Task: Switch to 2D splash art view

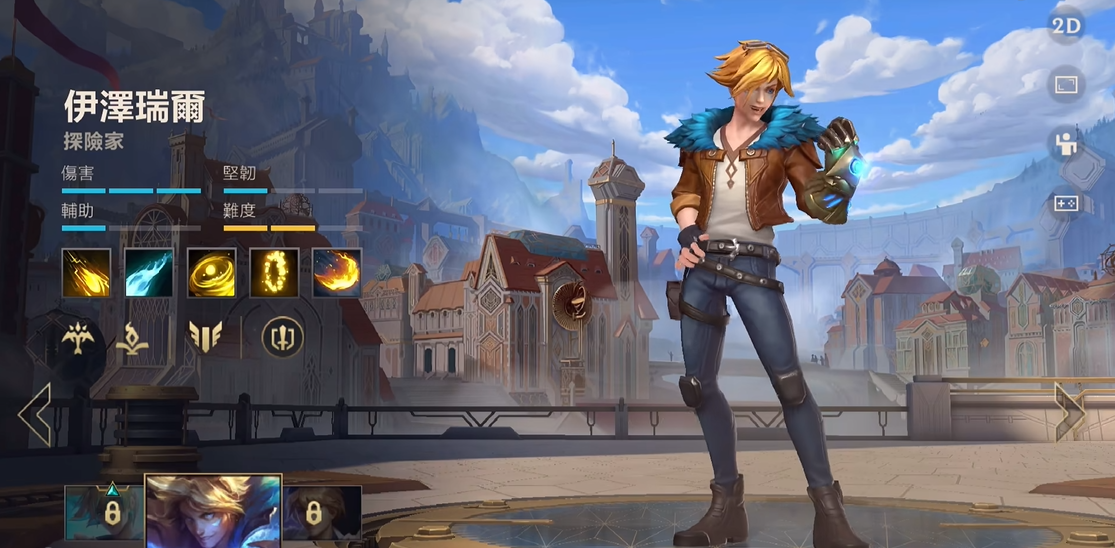Action: point(1066,26)
